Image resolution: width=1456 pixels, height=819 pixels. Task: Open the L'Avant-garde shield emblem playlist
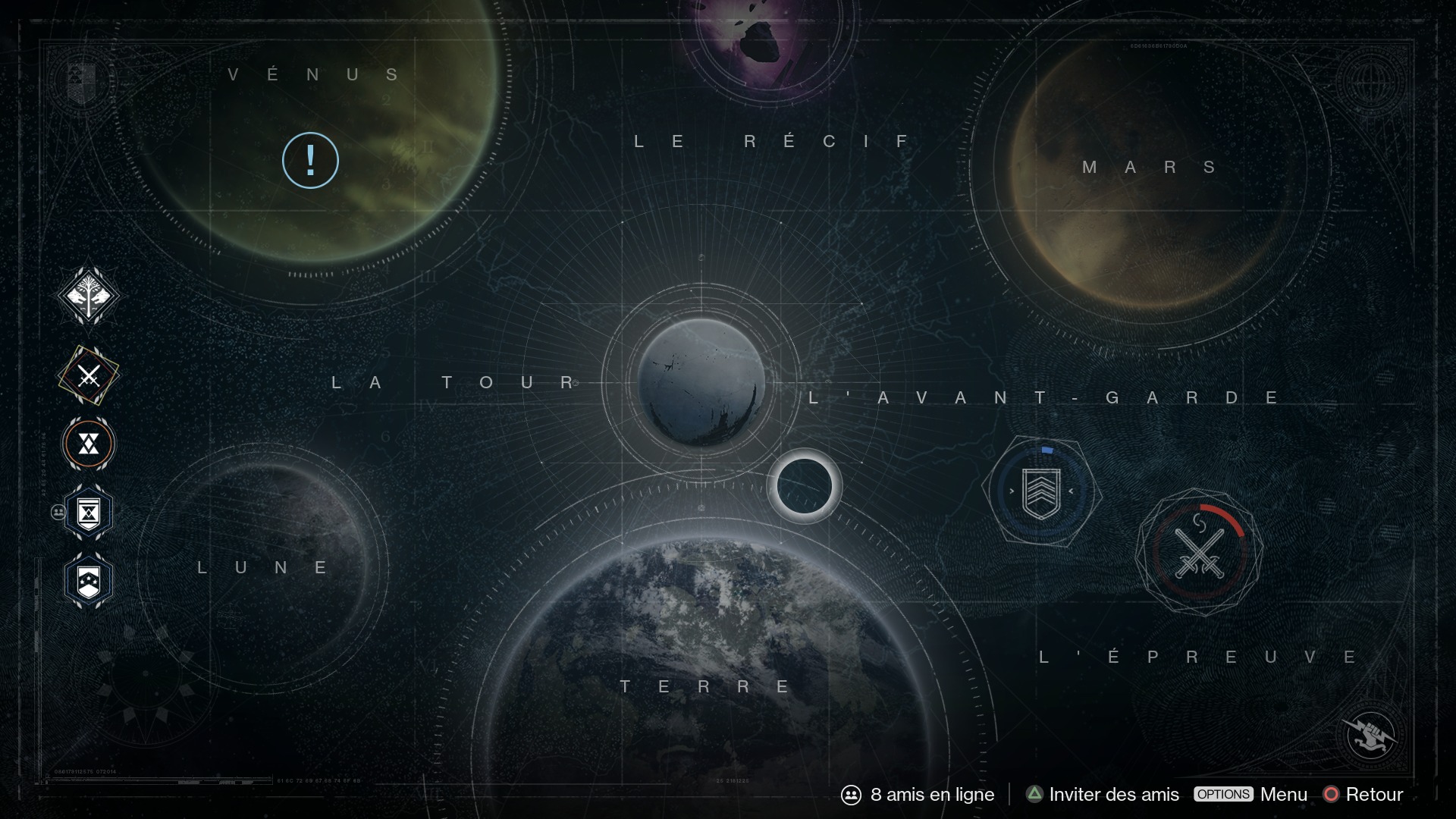pyautogui.click(x=1040, y=491)
